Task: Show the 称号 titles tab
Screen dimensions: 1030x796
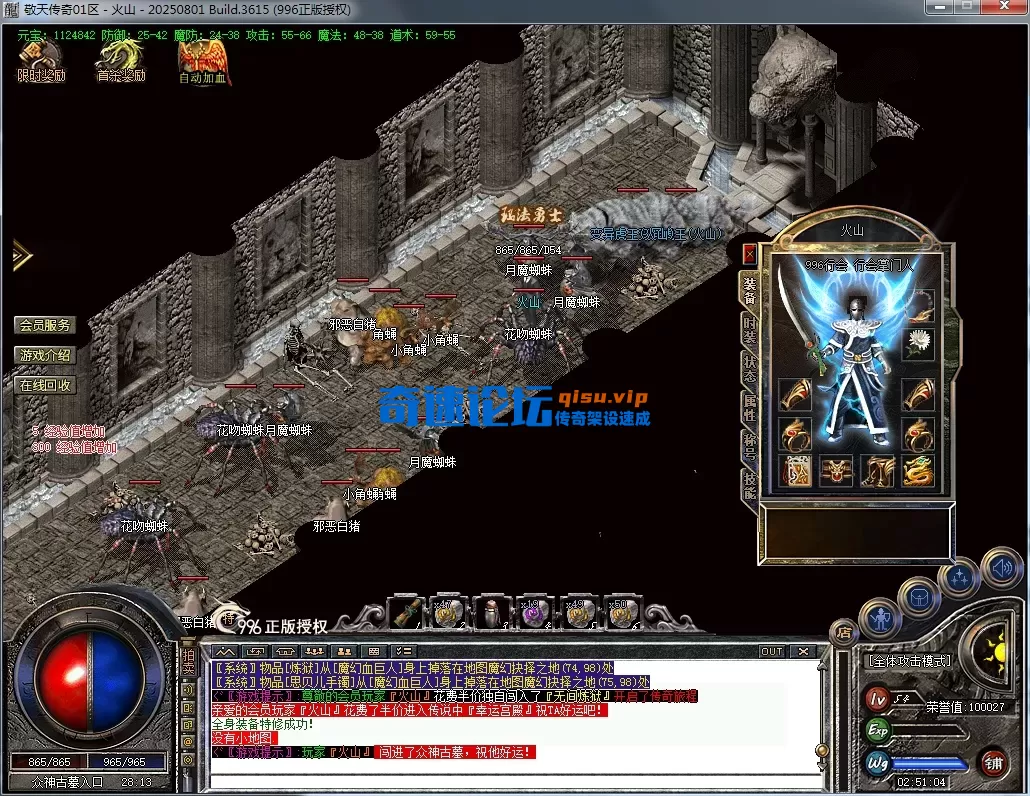Action: click(749, 444)
